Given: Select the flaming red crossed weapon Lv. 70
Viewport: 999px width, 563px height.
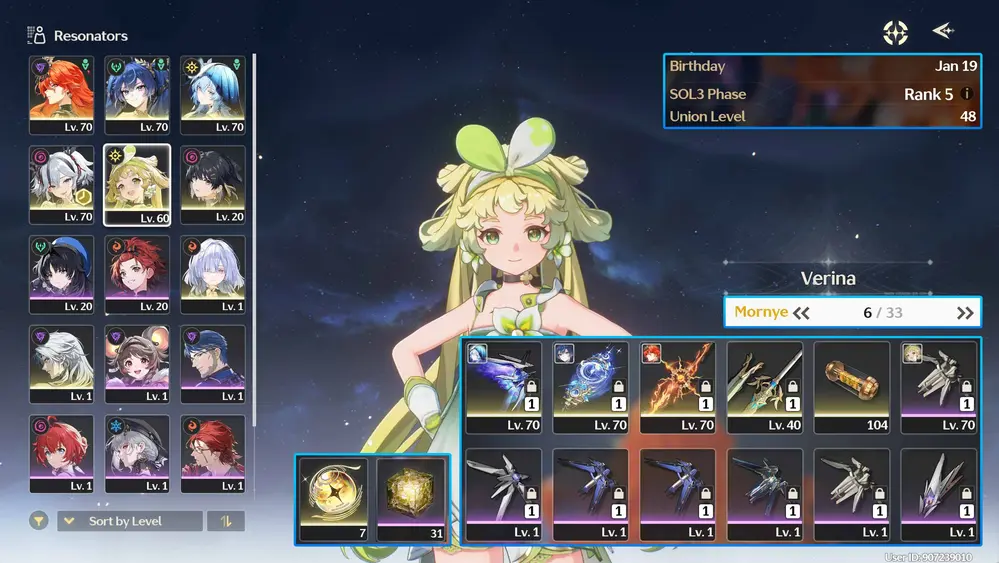Looking at the screenshot, I should (677, 386).
